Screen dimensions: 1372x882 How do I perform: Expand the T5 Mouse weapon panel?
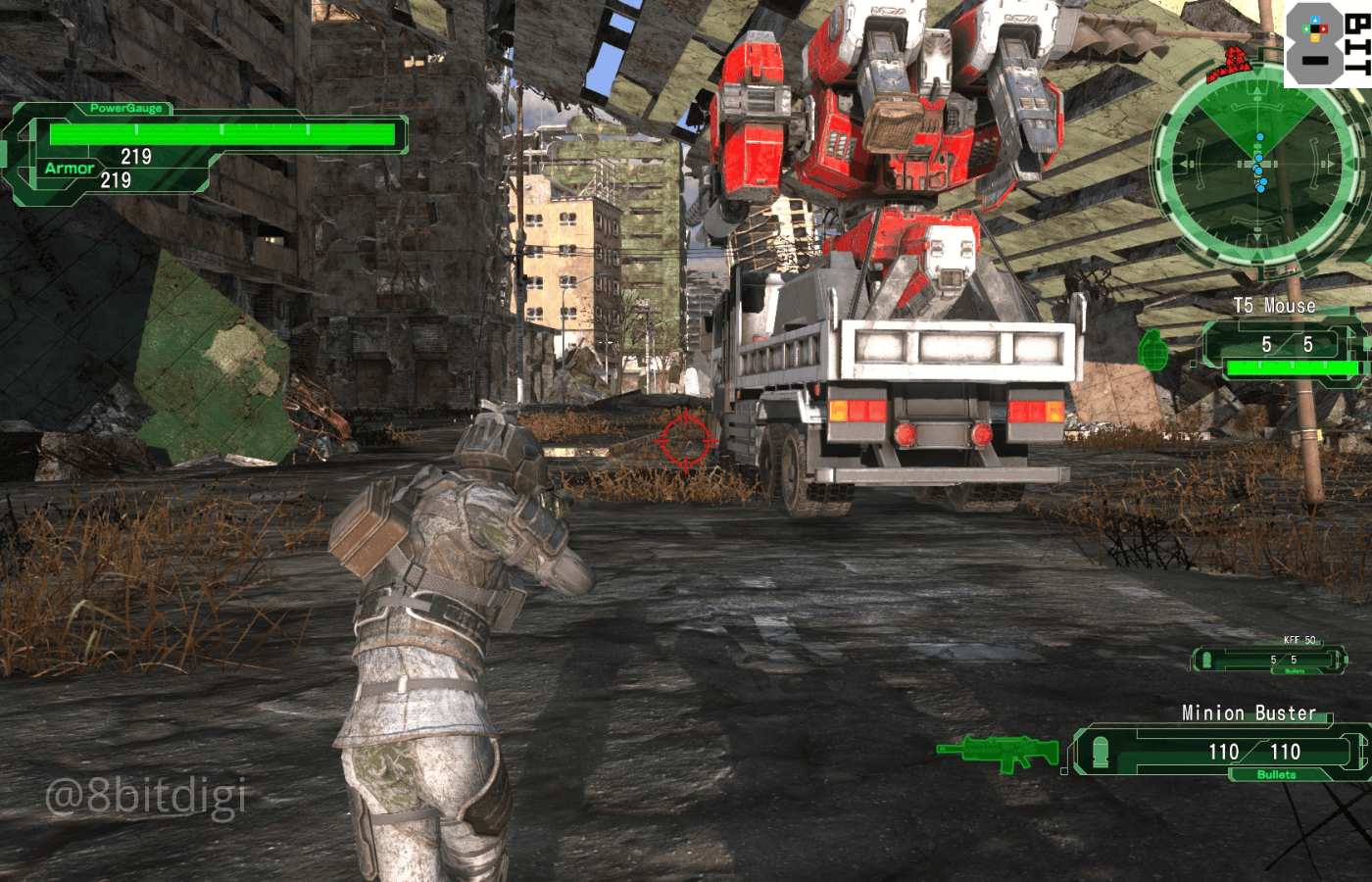point(1279,345)
